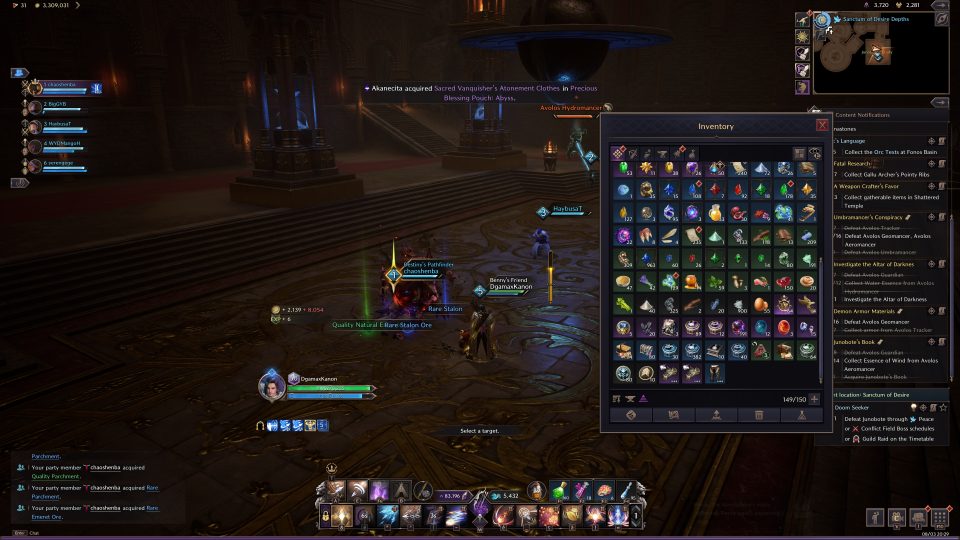The image size is (960, 540).
Task: Click the upload arrow button in Inventory
Action: pos(716,414)
